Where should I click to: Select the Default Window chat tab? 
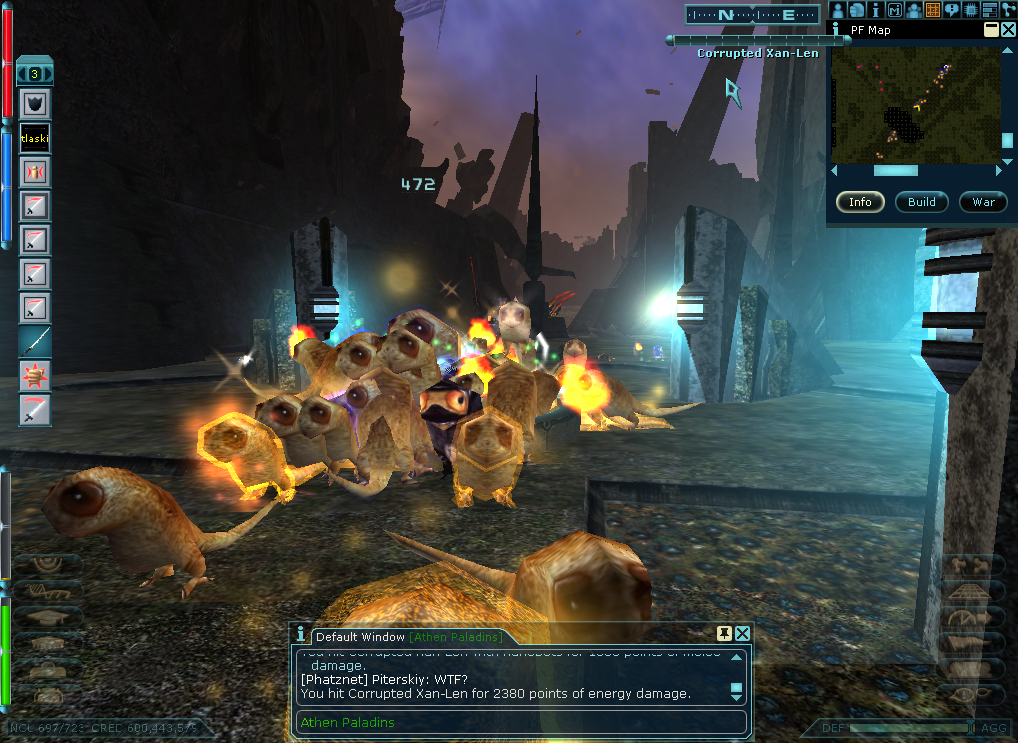click(x=360, y=637)
